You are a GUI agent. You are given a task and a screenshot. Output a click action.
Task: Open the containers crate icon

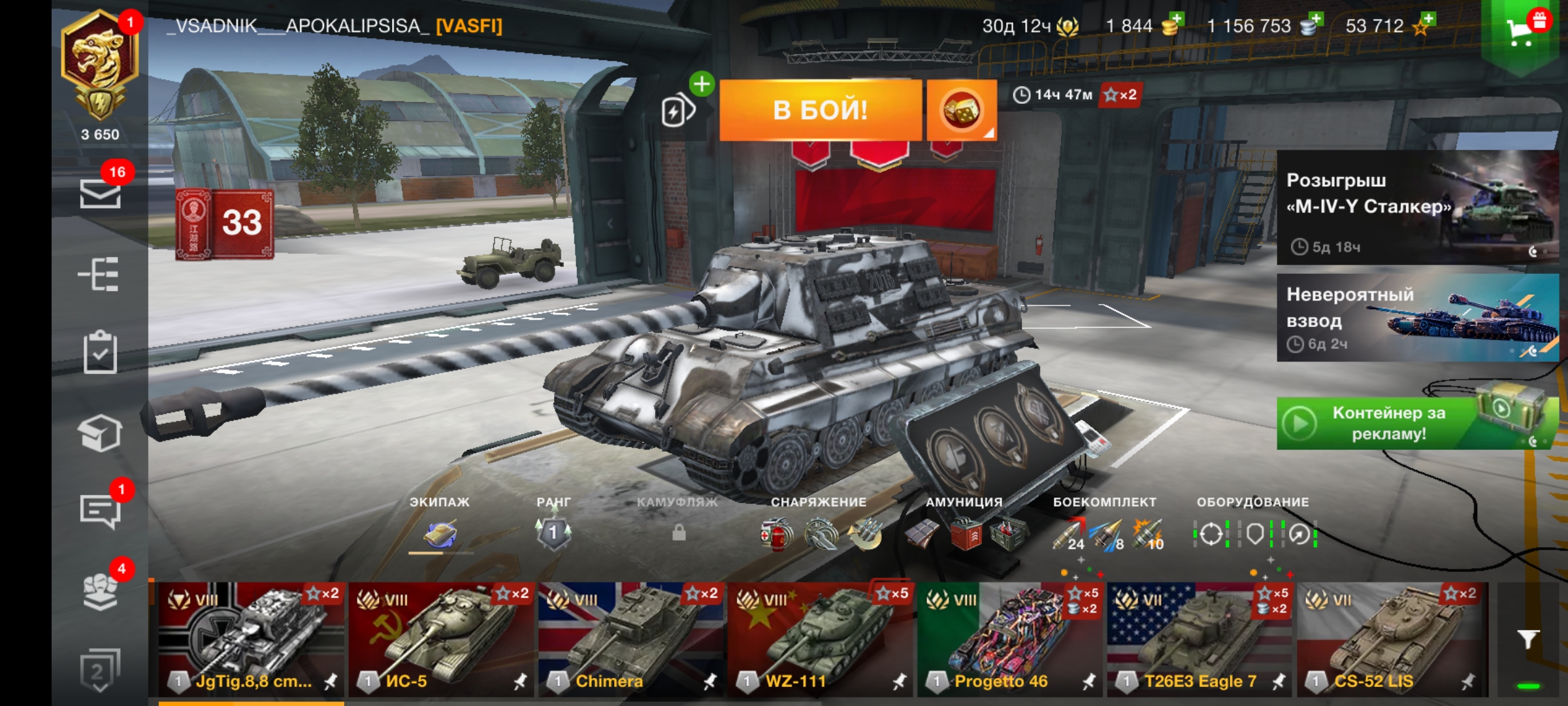100,433
